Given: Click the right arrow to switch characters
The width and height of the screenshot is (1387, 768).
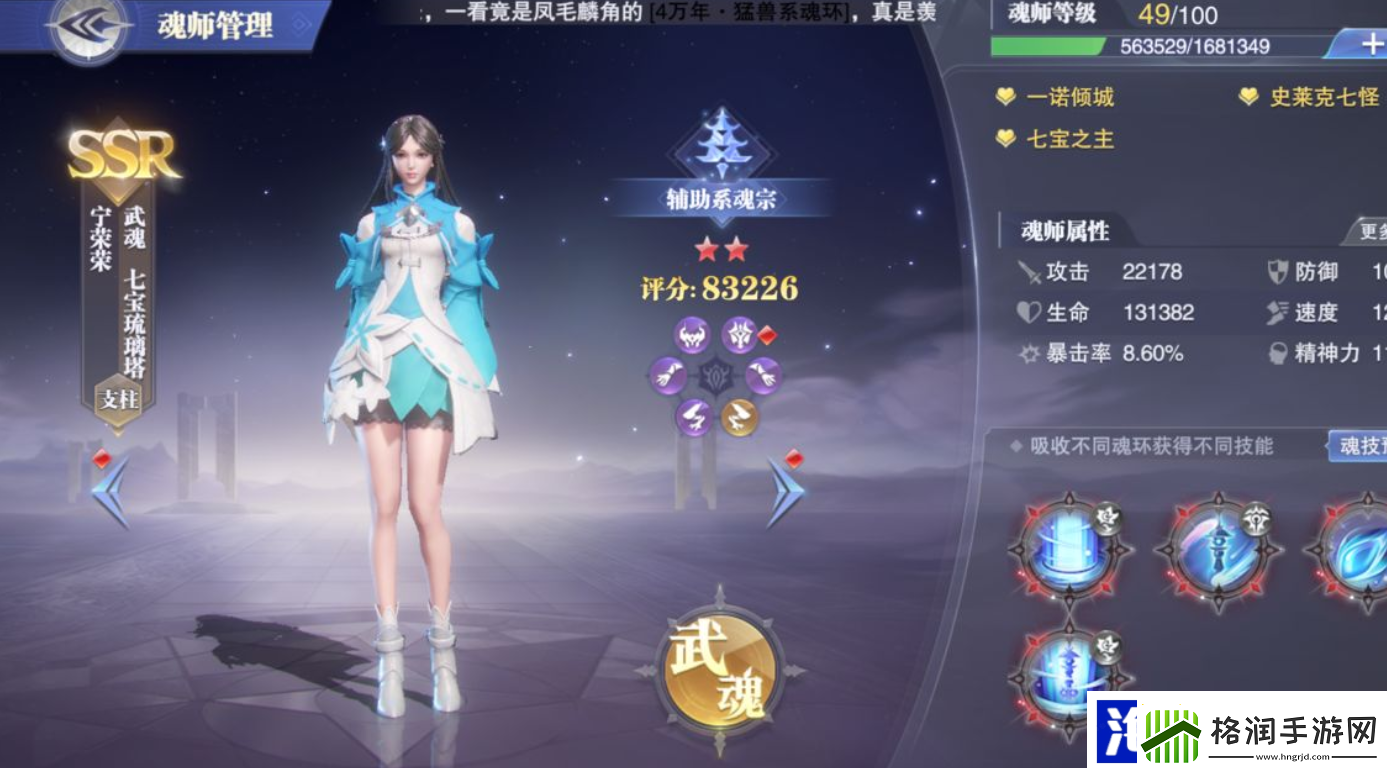Looking at the screenshot, I should coord(785,490).
